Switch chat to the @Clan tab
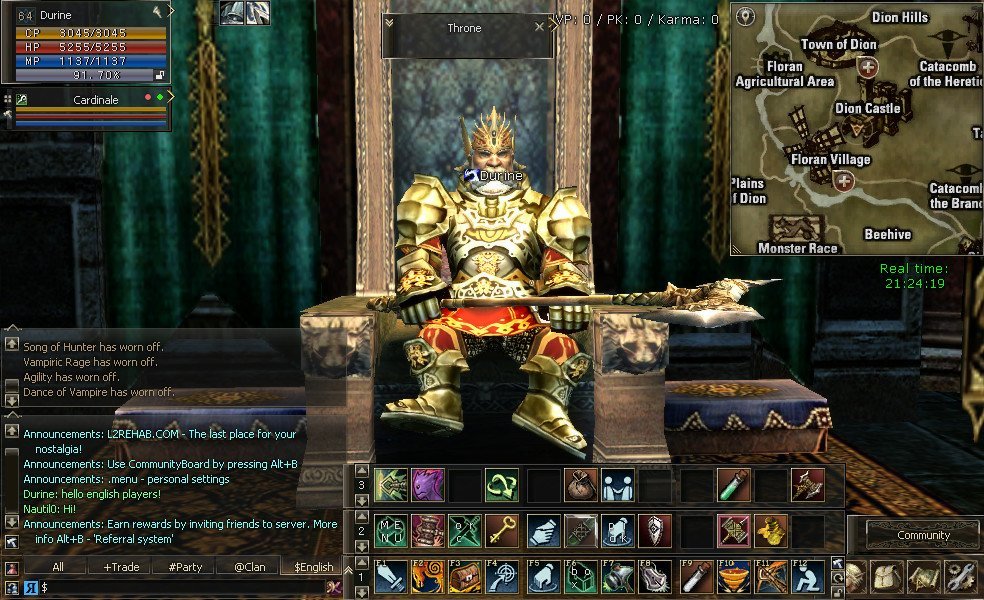The height and width of the screenshot is (600, 984). pos(249,567)
